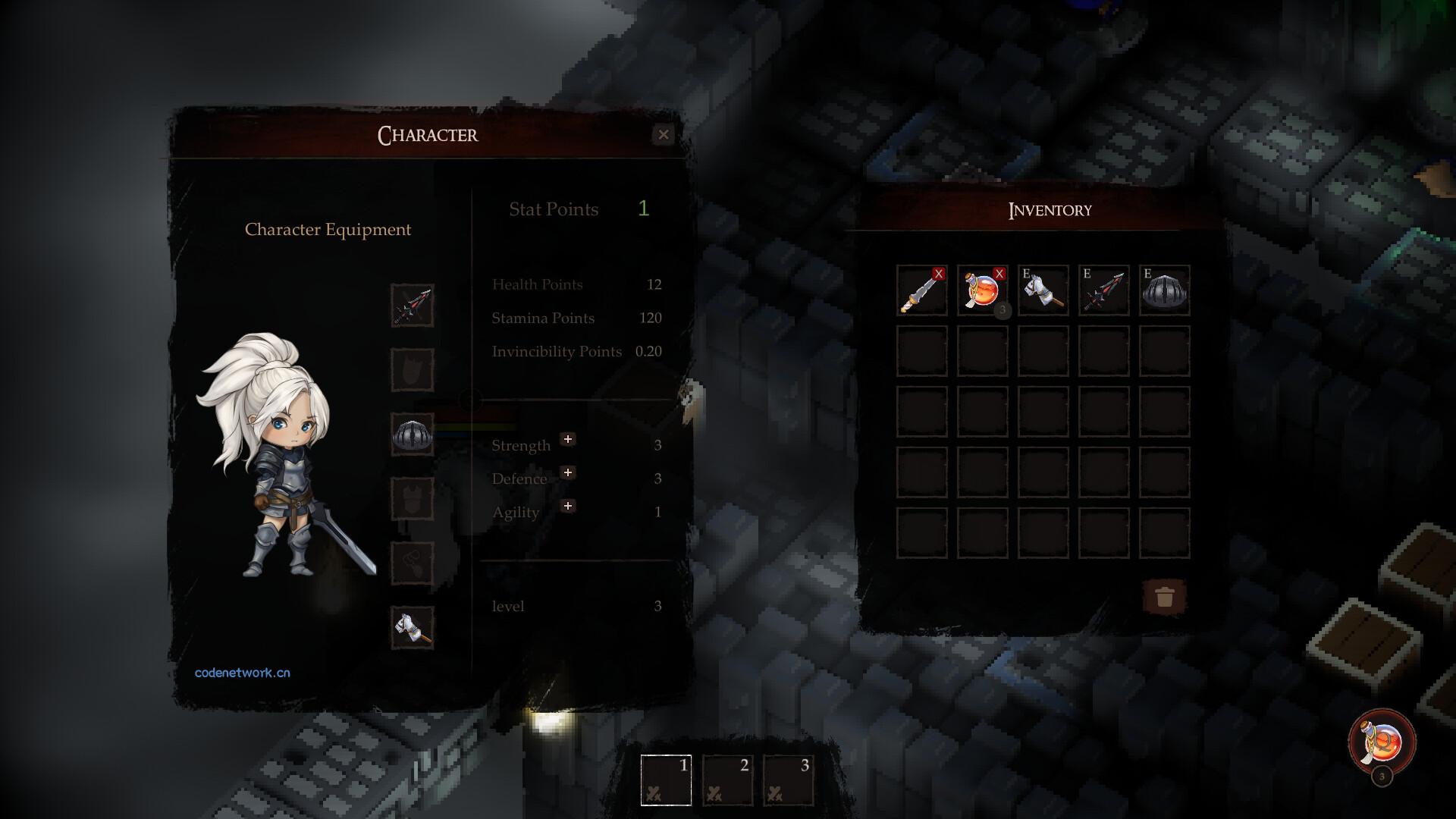Select hotbar slot 1
Viewport: 1456px width, 819px height.
point(666,780)
